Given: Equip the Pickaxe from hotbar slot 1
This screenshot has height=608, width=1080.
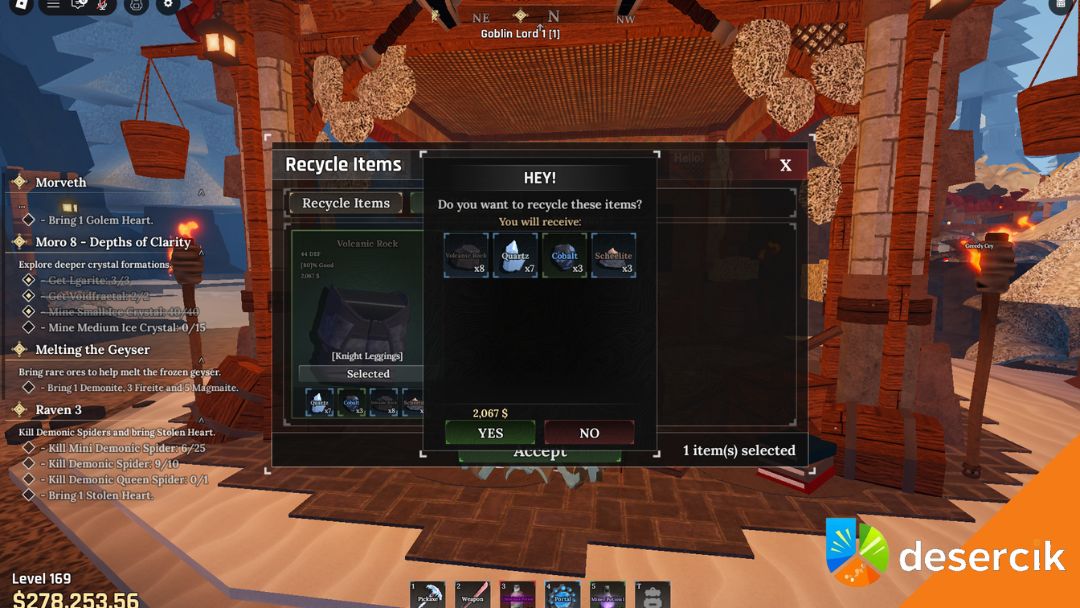Looking at the screenshot, I should pyautogui.click(x=428, y=595).
